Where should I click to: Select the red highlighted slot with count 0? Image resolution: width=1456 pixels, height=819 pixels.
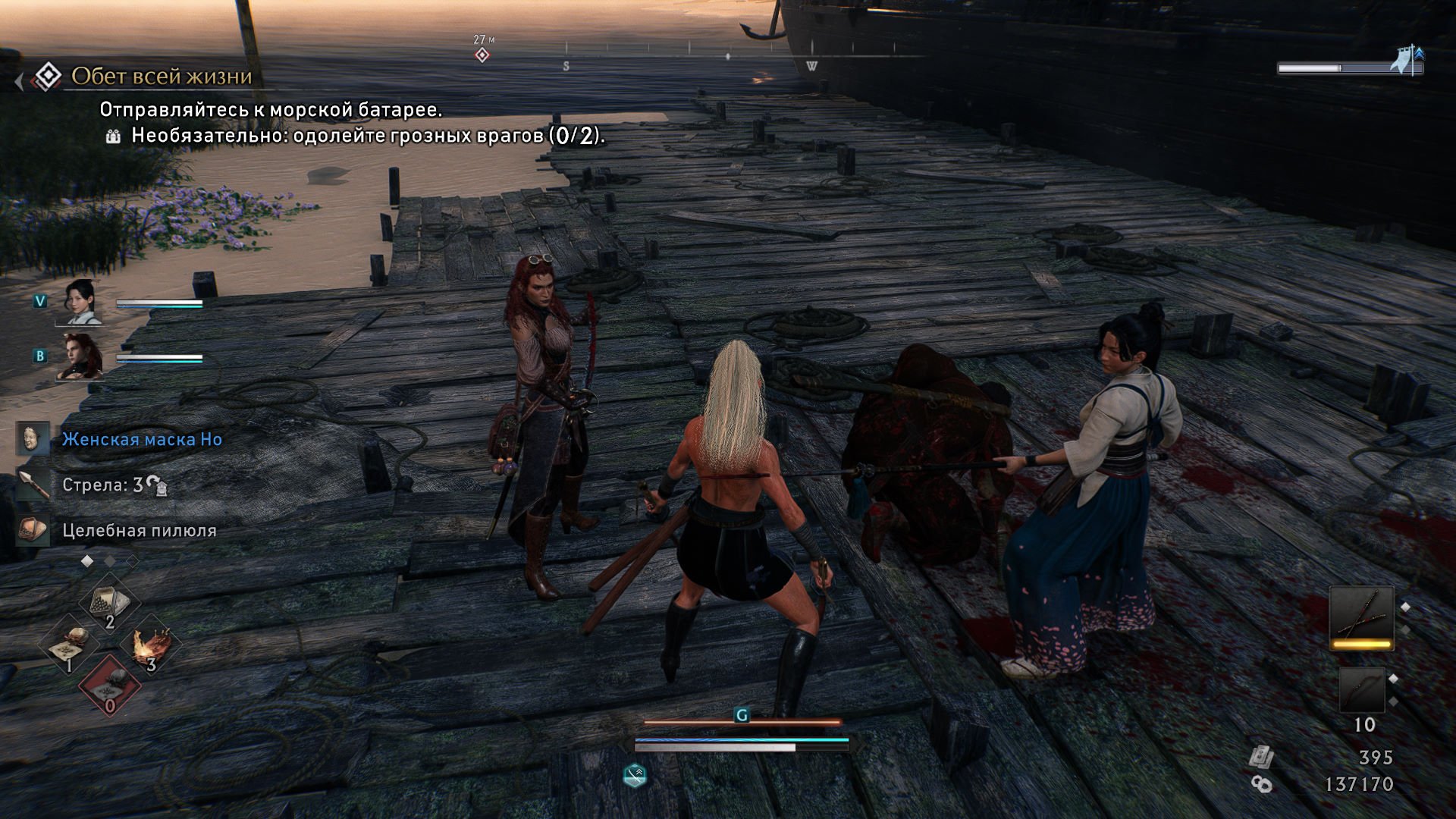[110, 686]
